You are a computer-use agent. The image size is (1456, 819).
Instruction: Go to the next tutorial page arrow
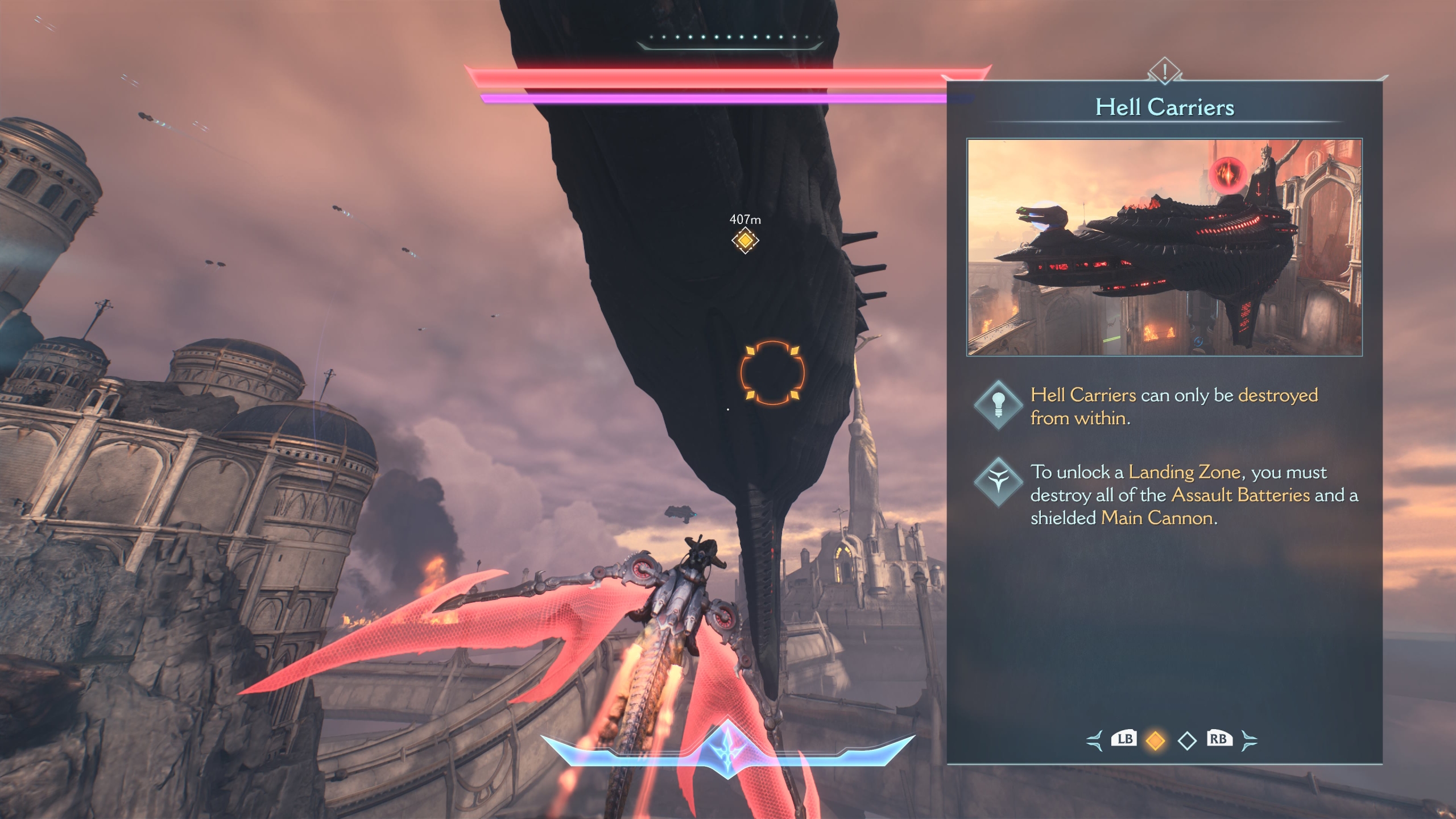point(1249,741)
